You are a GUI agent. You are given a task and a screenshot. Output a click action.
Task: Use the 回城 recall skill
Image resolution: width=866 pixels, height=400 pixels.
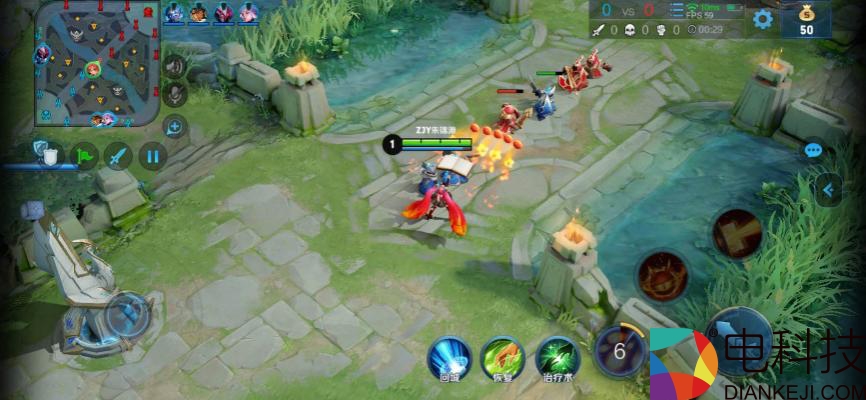[449, 358]
